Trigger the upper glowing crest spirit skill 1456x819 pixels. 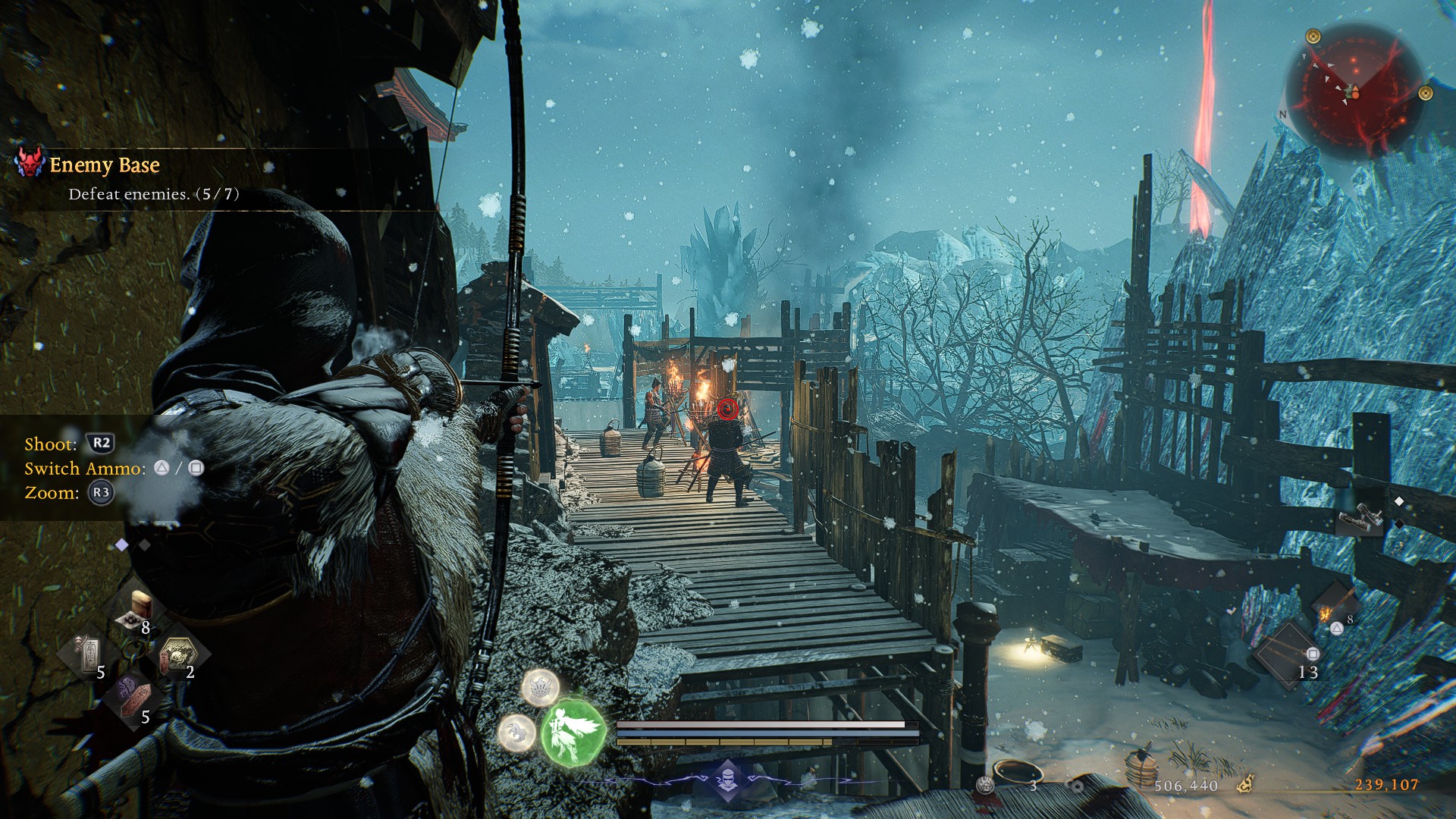click(541, 687)
